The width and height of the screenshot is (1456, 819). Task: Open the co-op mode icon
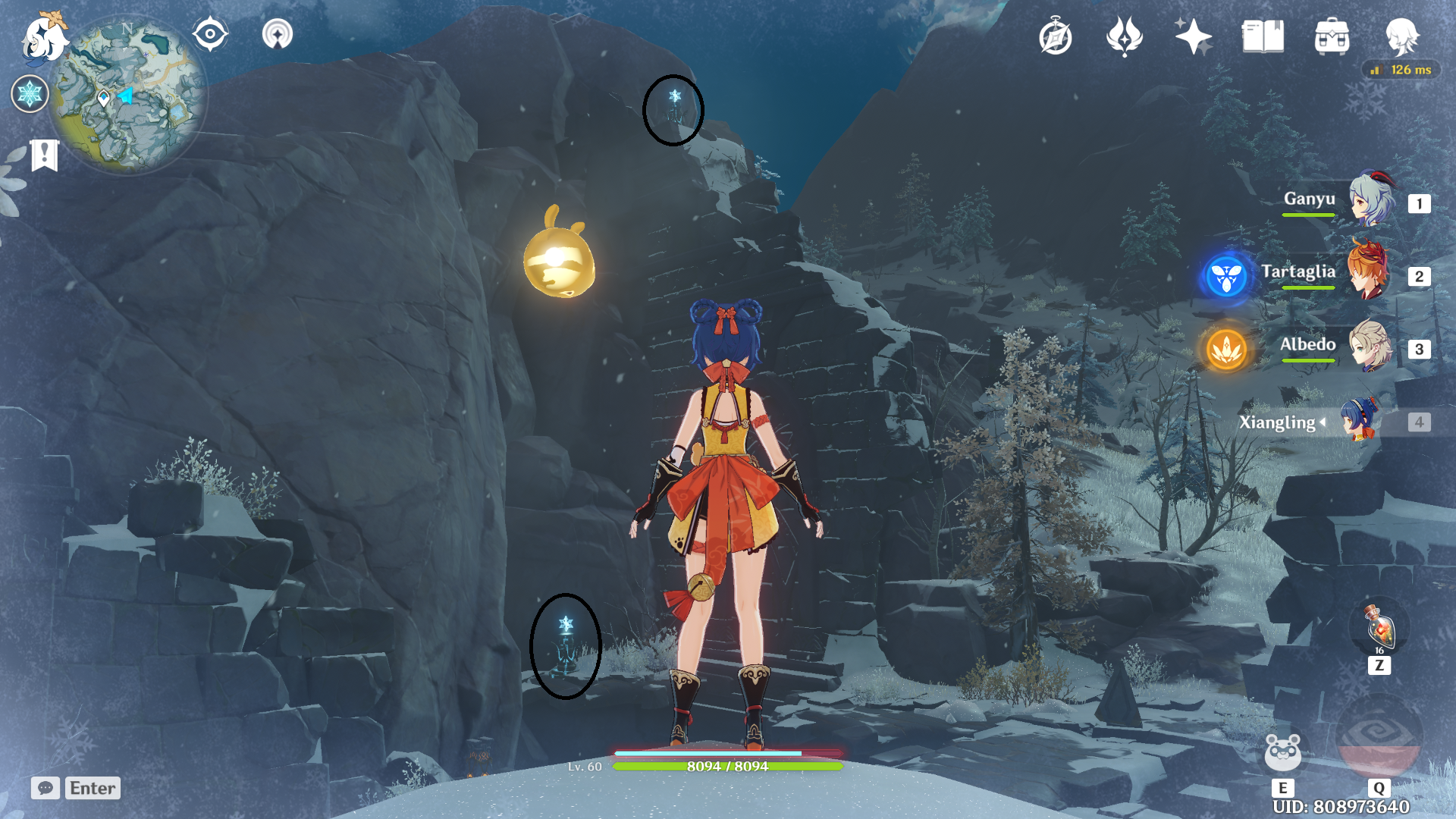click(x=278, y=35)
